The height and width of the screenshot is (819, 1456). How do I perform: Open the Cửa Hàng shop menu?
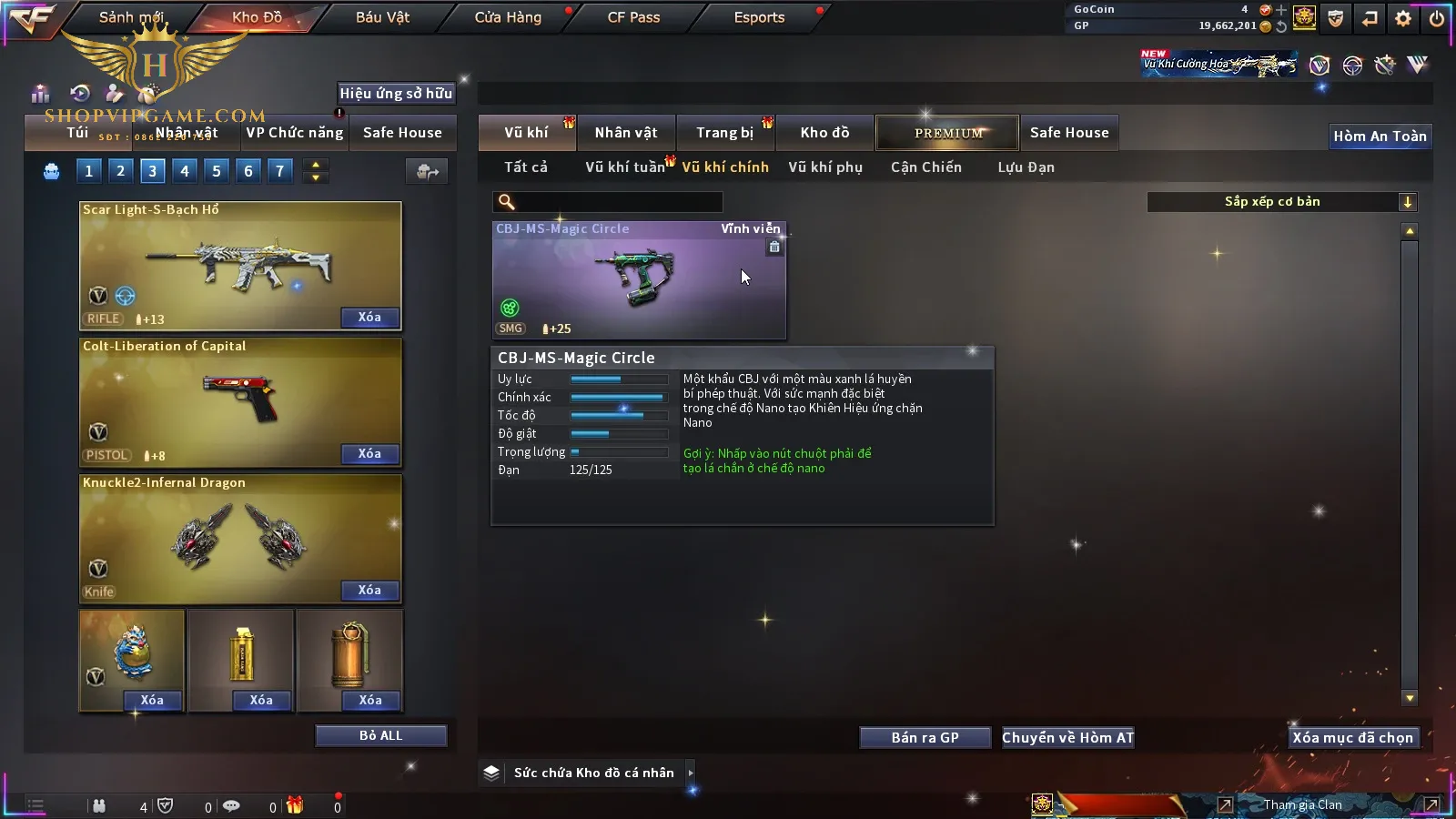(508, 17)
